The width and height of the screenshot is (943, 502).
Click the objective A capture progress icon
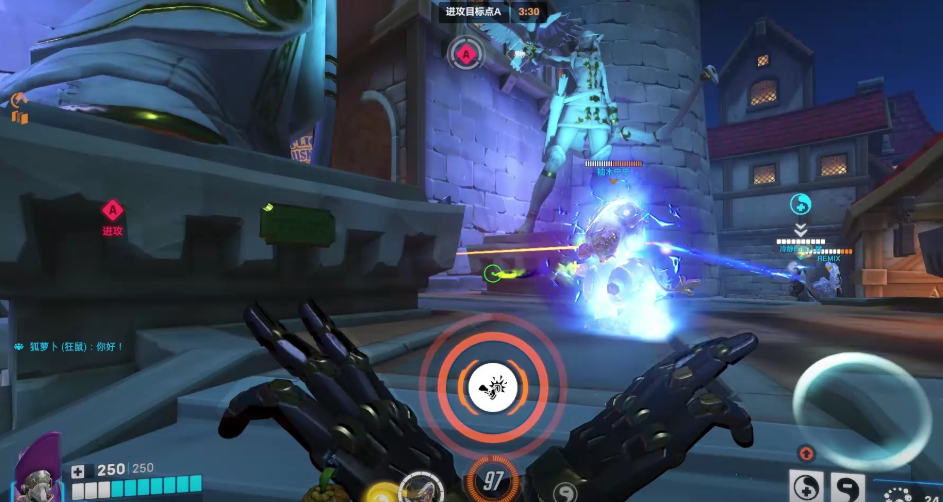pos(466,53)
